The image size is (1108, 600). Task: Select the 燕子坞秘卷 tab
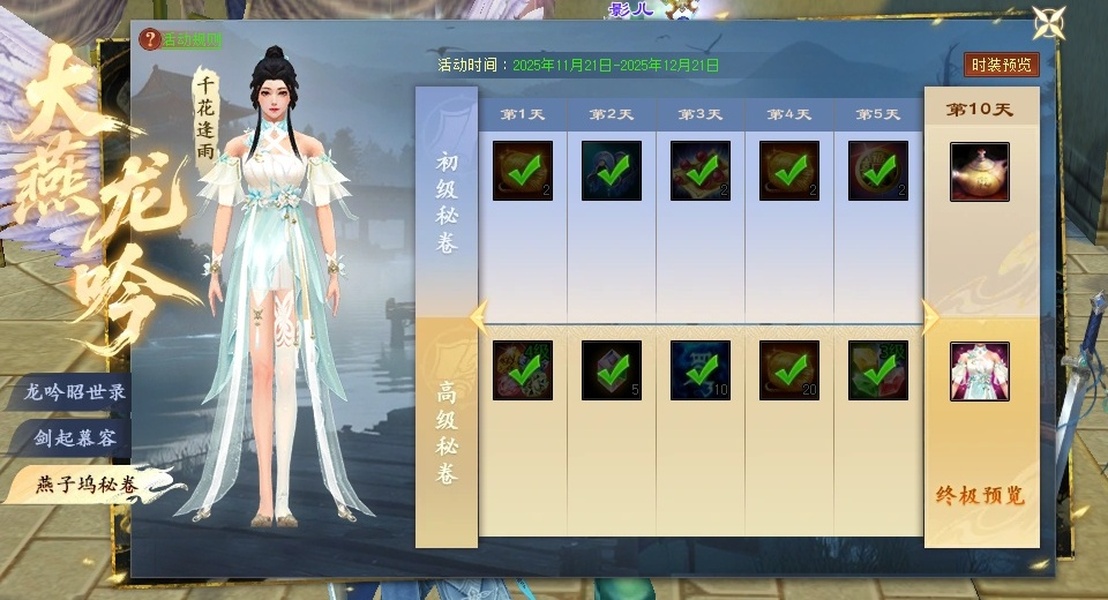click(x=86, y=485)
